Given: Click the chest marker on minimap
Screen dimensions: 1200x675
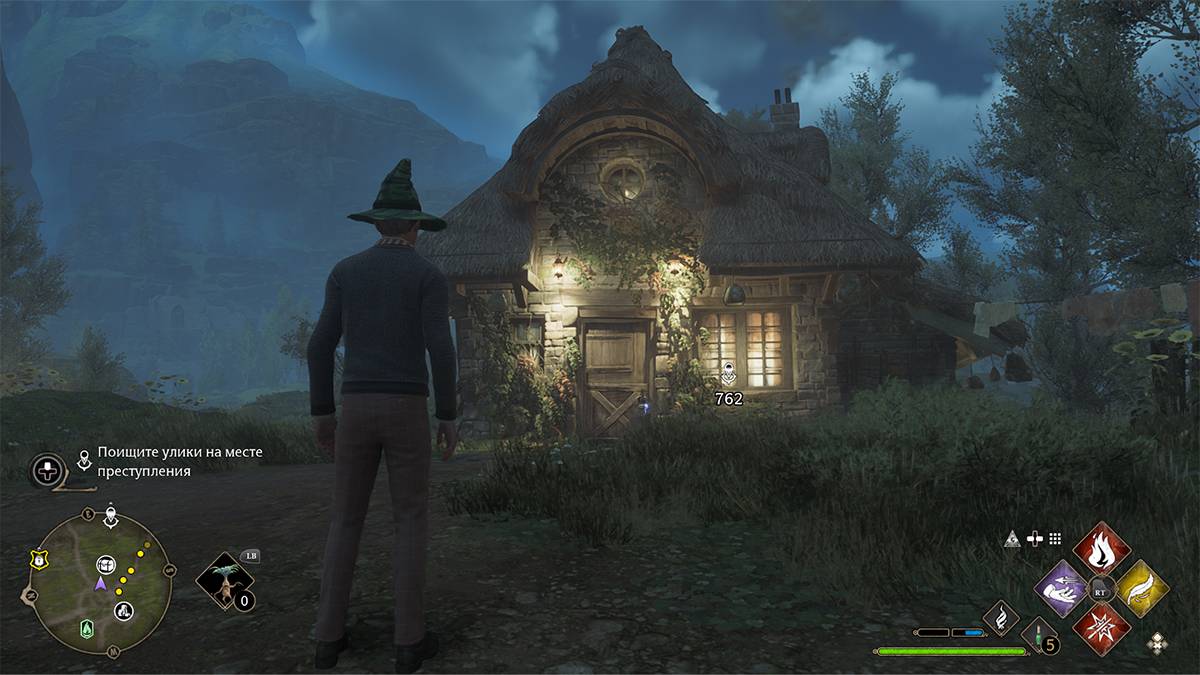Looking at the screenshot, I should (107, 566).
